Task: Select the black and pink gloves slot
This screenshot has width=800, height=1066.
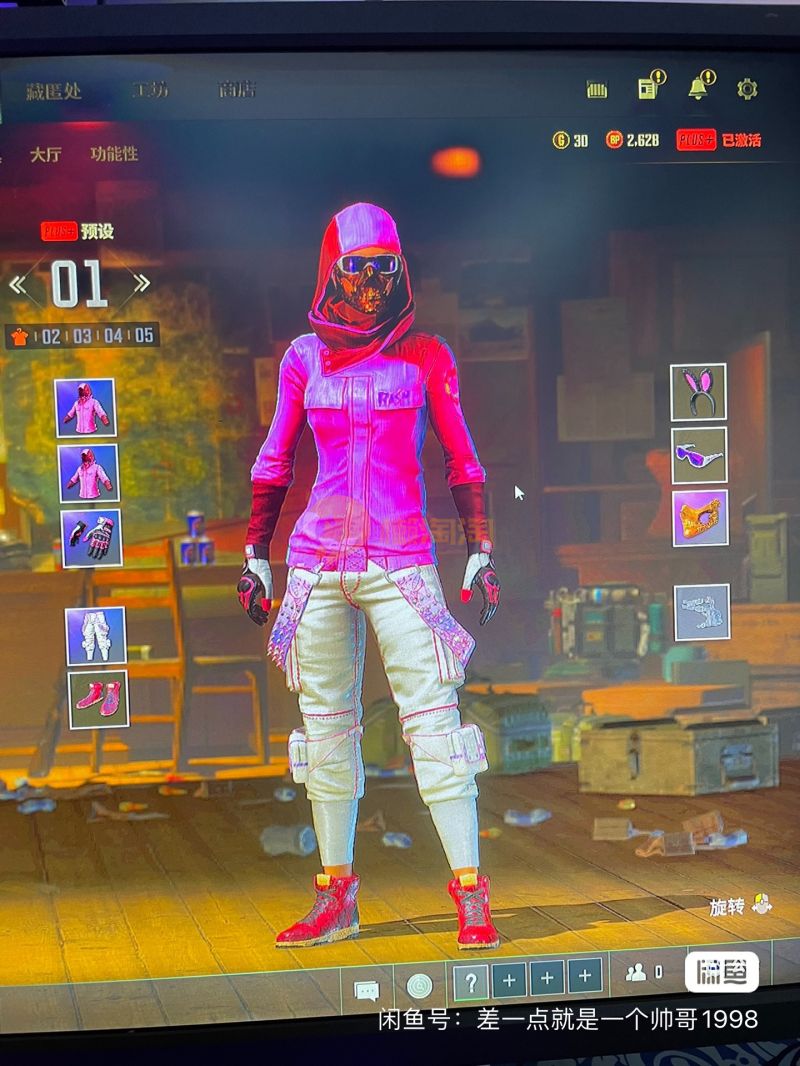Action: click(x=91, y=538)
